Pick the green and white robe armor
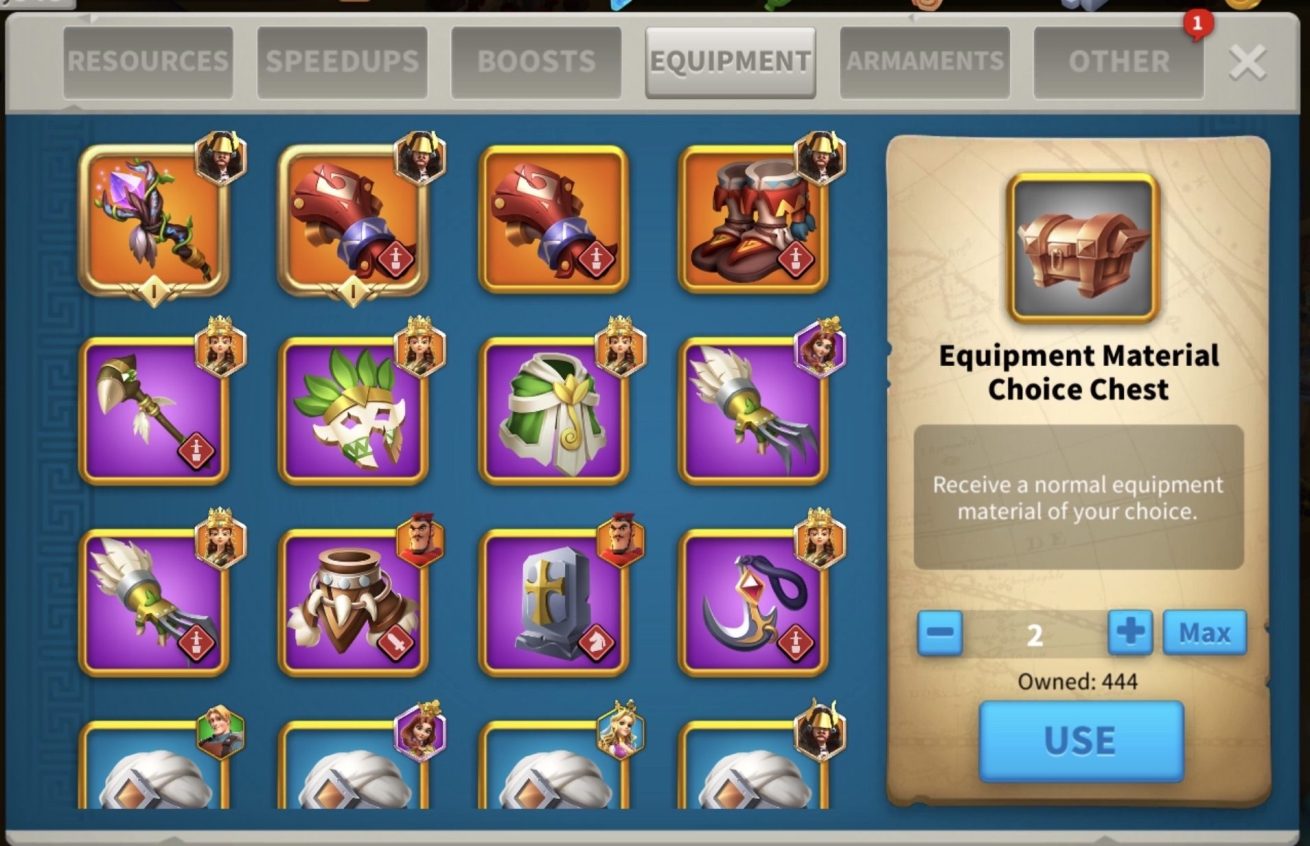The width and height of the screenshot is (1310, 846). coord(553,411)
